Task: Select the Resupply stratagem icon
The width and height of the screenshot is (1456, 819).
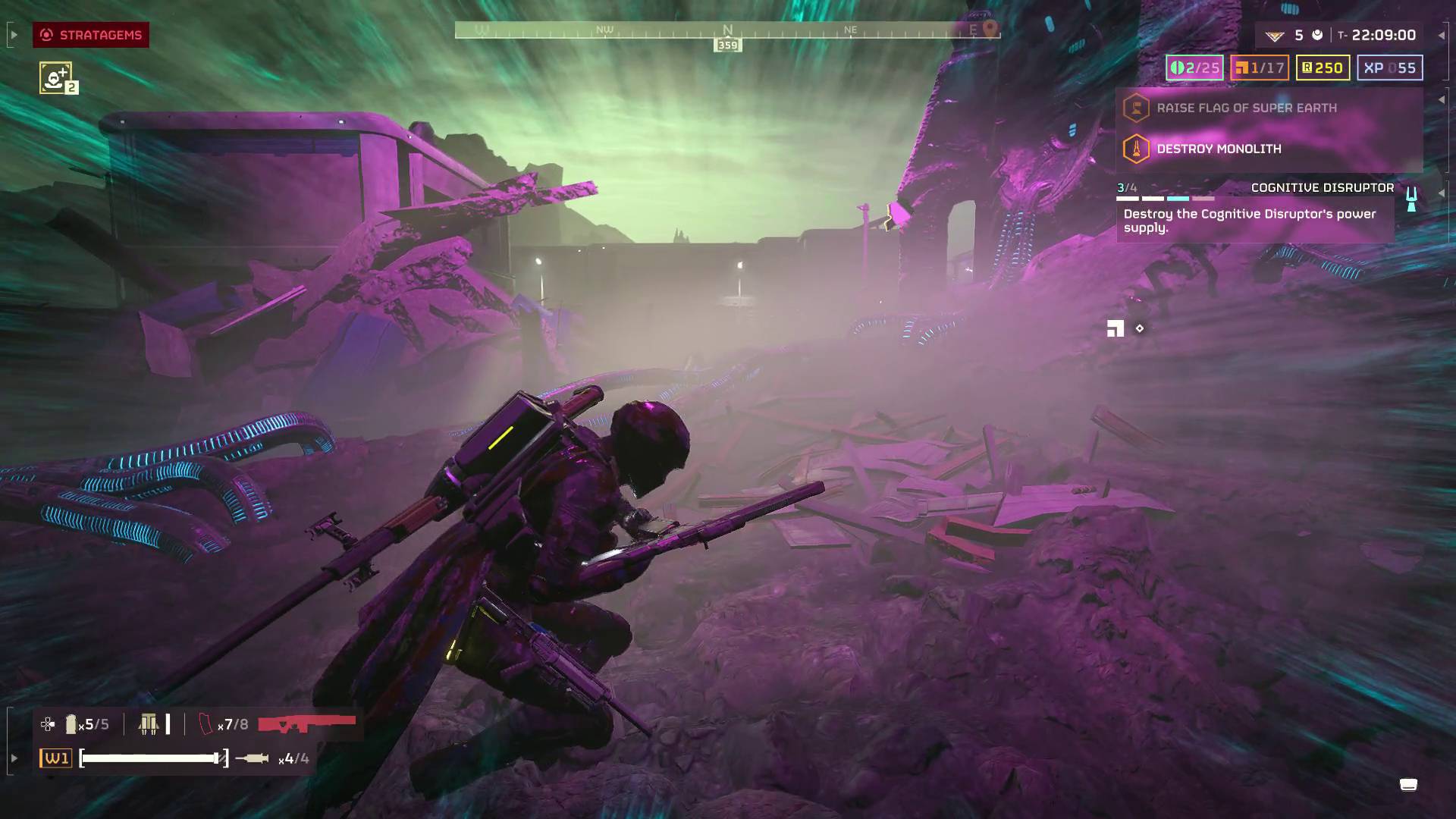Action: pyautogui.click(x=54, y=76)
